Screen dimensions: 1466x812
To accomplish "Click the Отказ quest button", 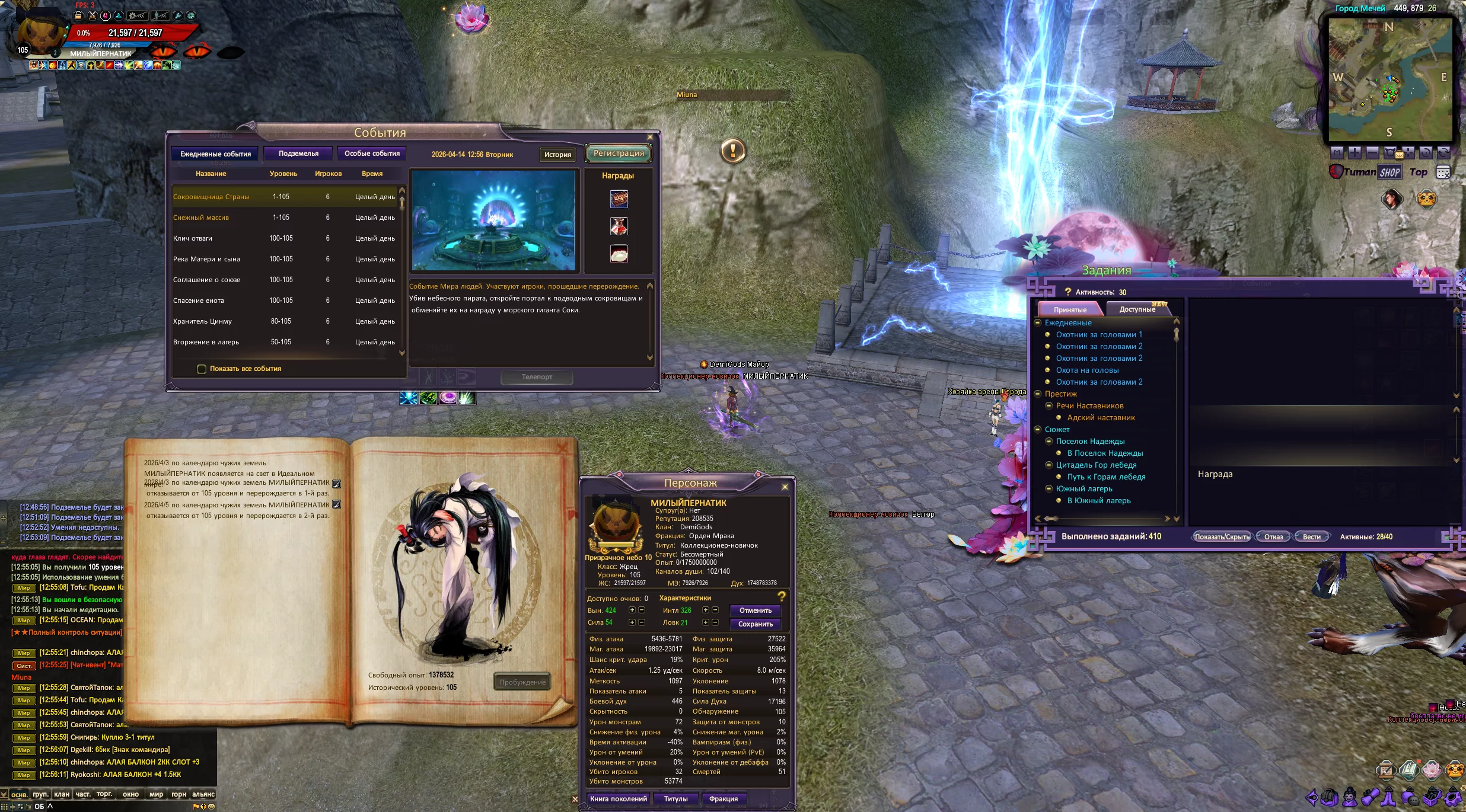I will click(1273, 537).
